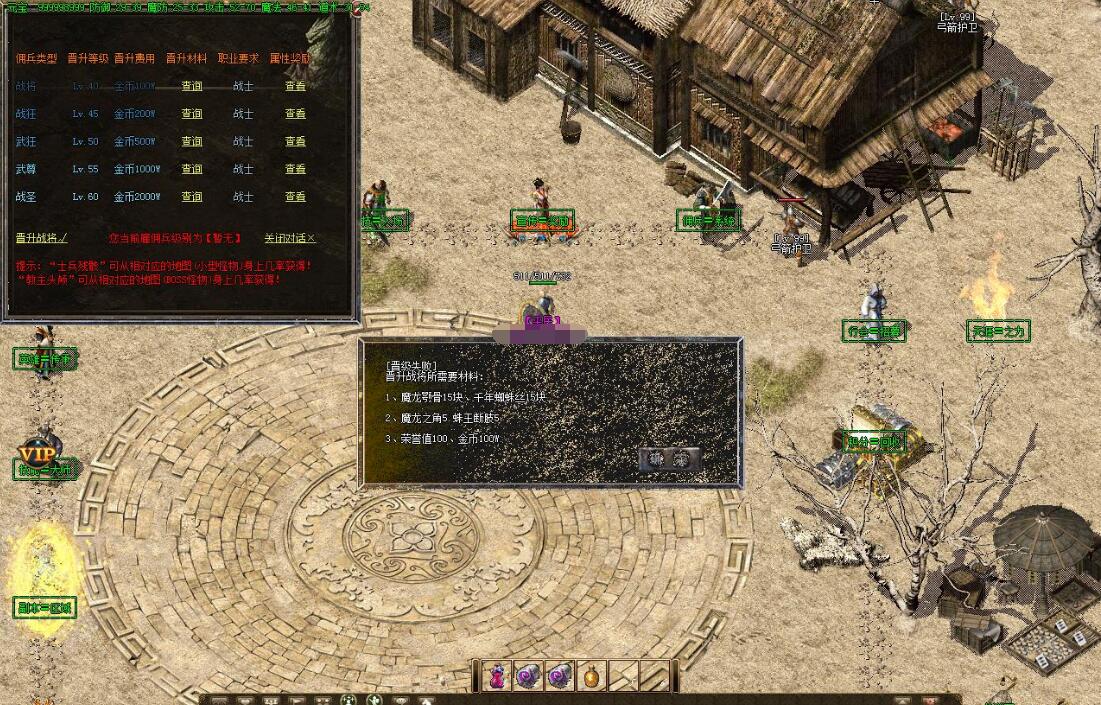Select 查询 link for 战圣 row
Image resolution: width=1101 pixels, height=705 pixels.
(x=191, y=197)
